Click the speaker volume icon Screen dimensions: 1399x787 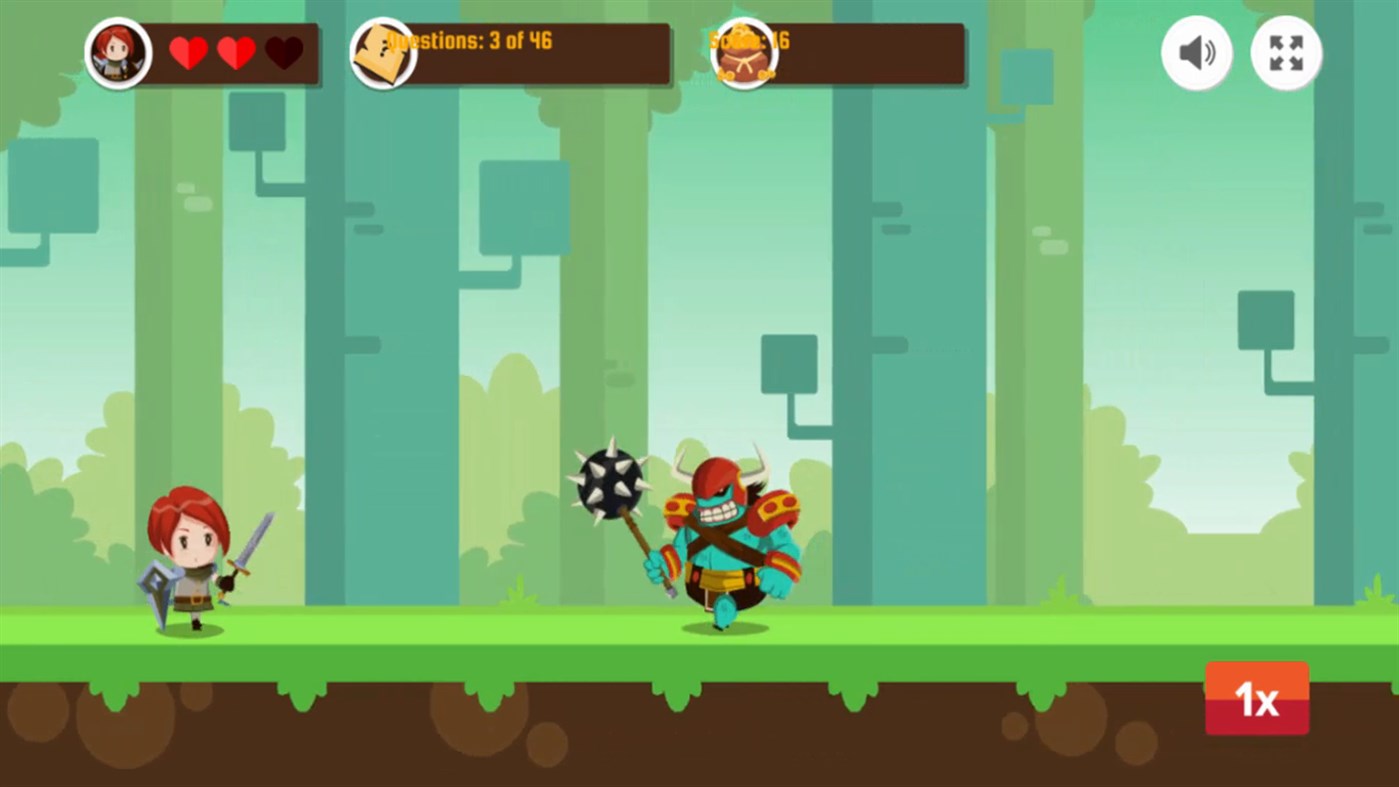click(1196, 53)
